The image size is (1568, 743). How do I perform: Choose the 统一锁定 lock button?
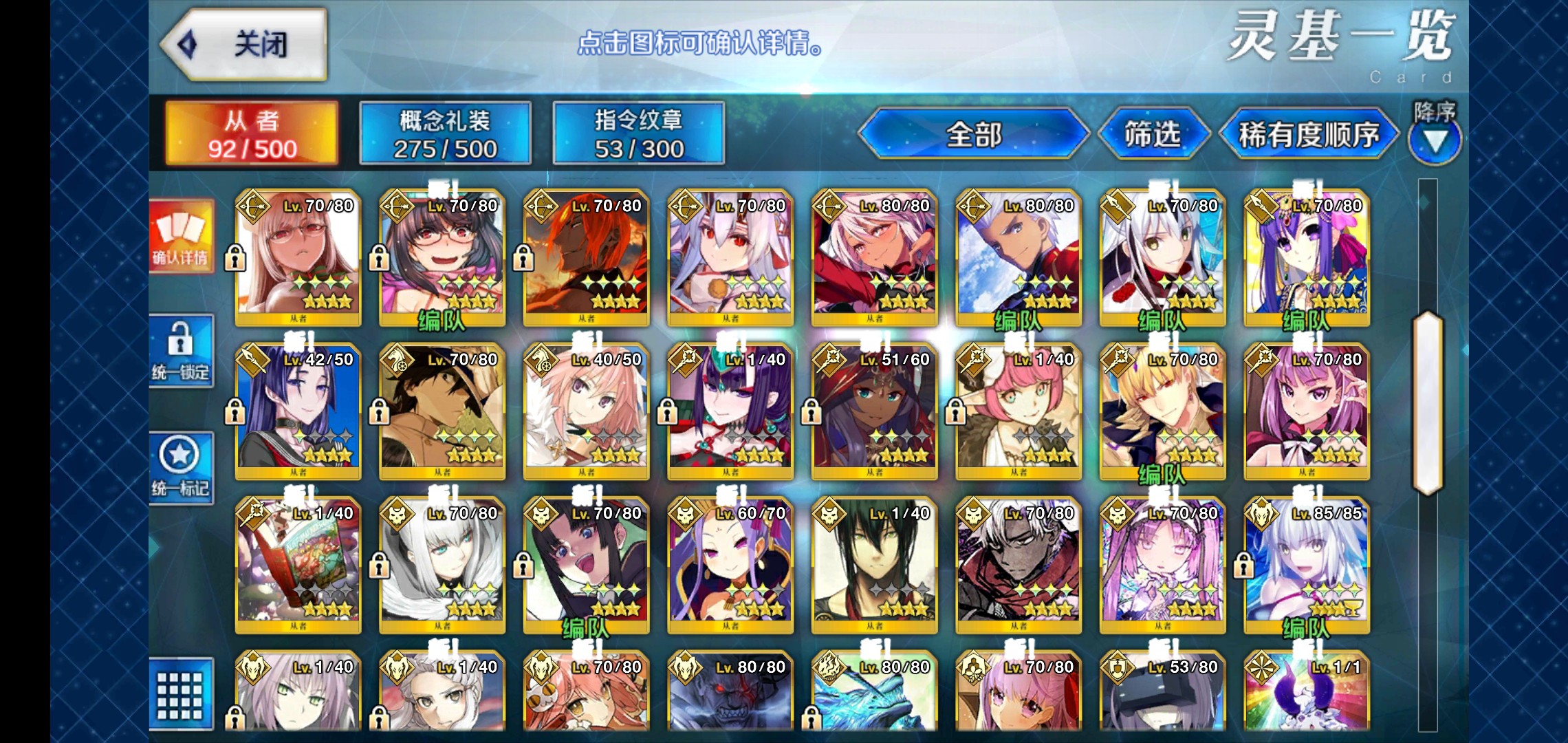(181, 351)
